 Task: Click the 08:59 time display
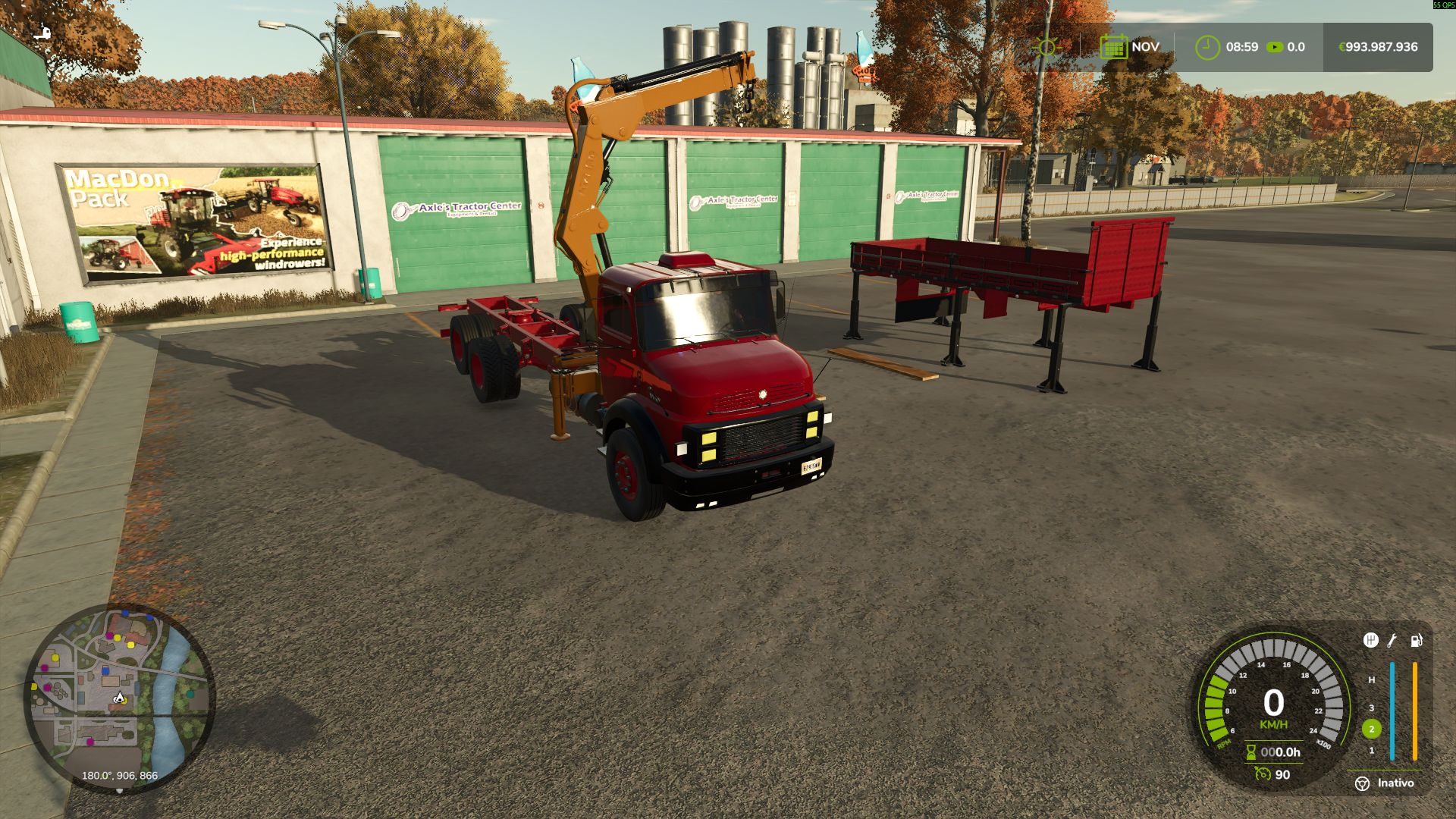pos(1241,45)
